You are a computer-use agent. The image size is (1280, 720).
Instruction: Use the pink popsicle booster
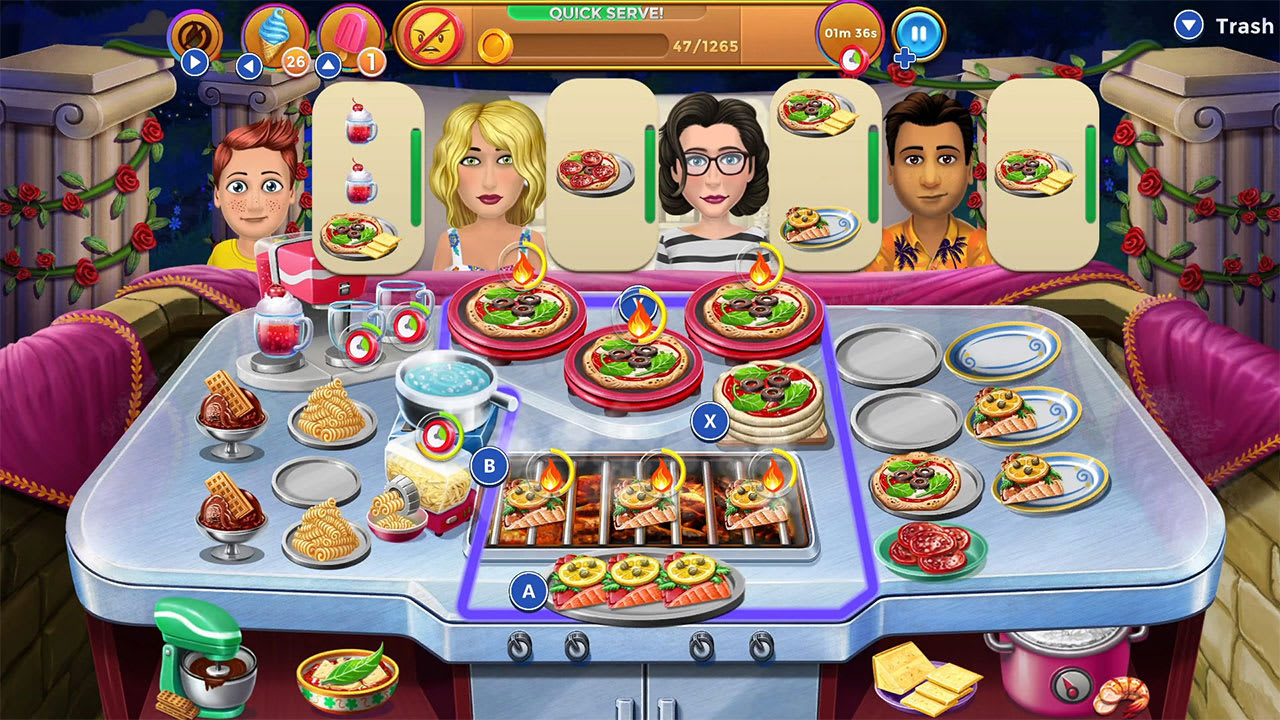352,28
